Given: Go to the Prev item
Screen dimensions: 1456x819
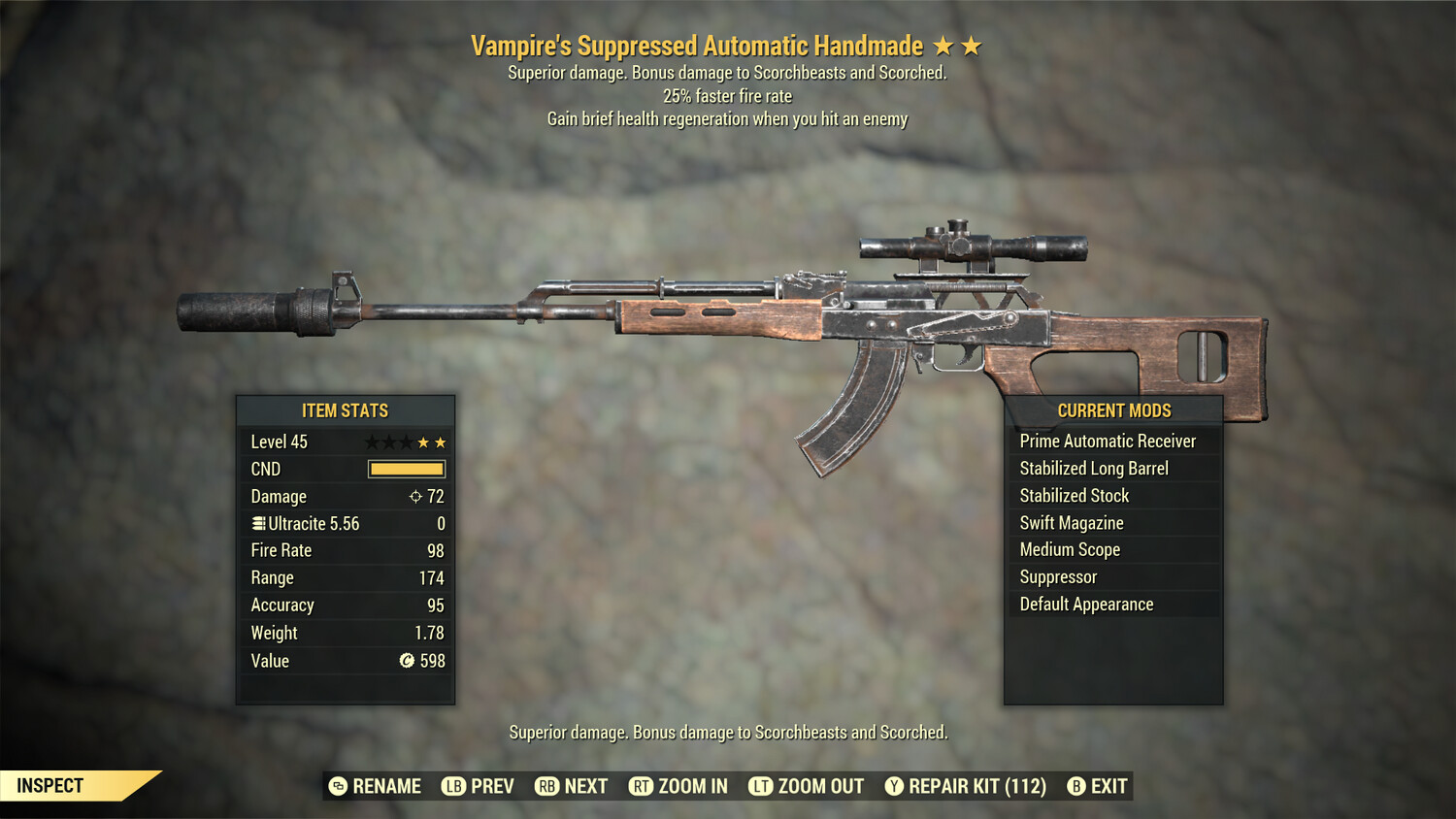Looking at the screenshot, I should (479, 786).
